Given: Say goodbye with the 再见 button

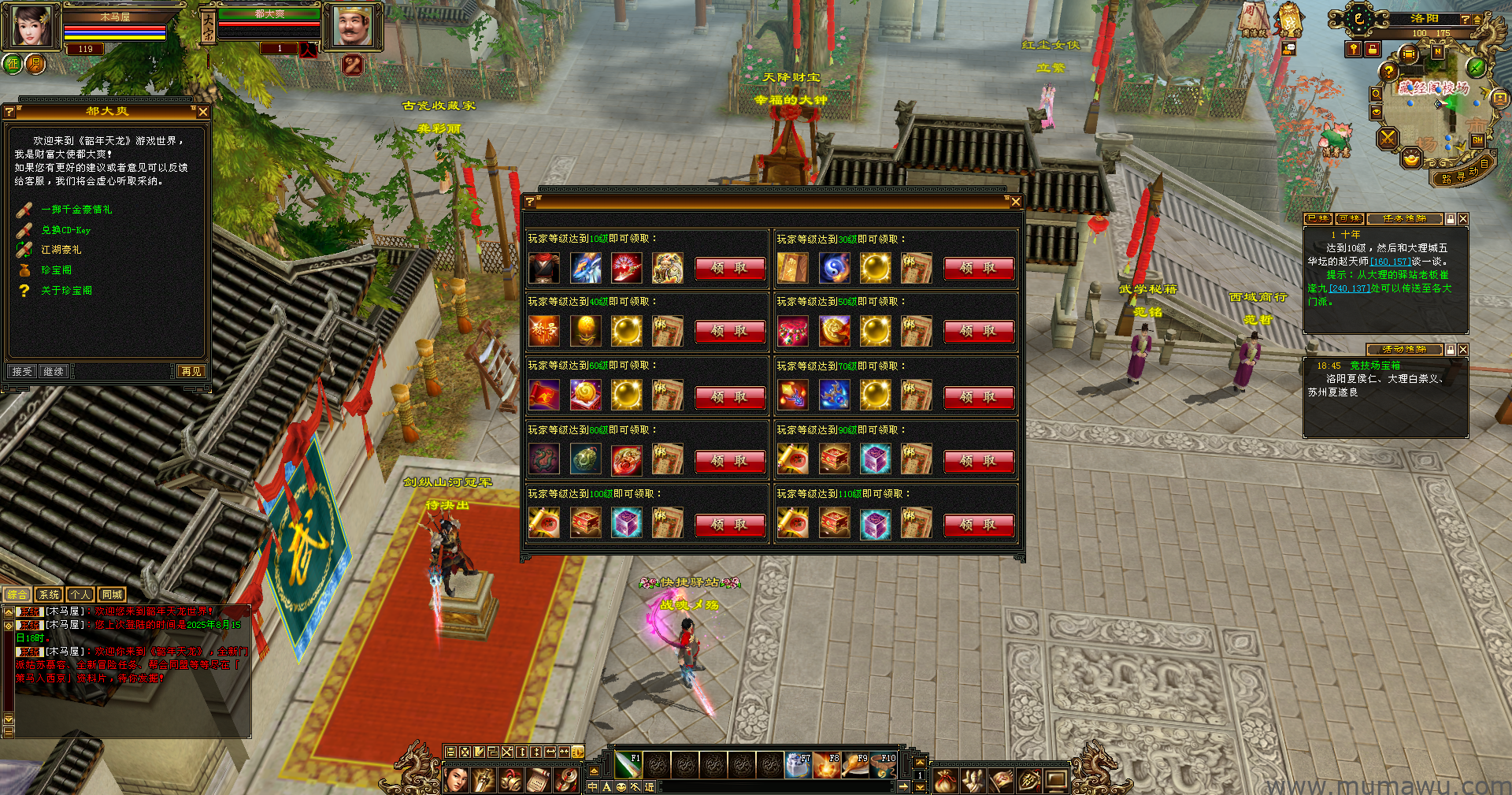Looking at the screenshot, I should click(191, 371).
